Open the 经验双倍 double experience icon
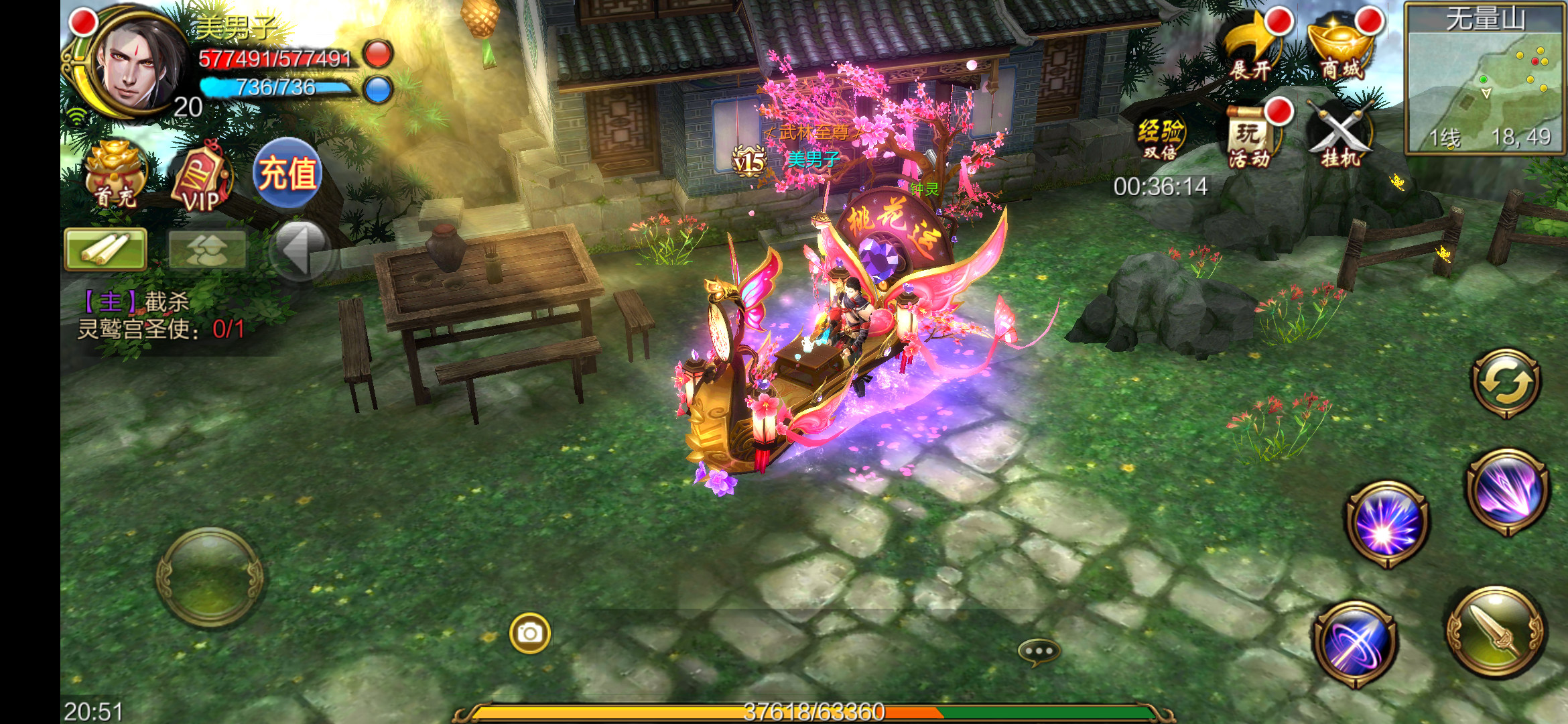The image size is (1568, 724). [1161, 138]
